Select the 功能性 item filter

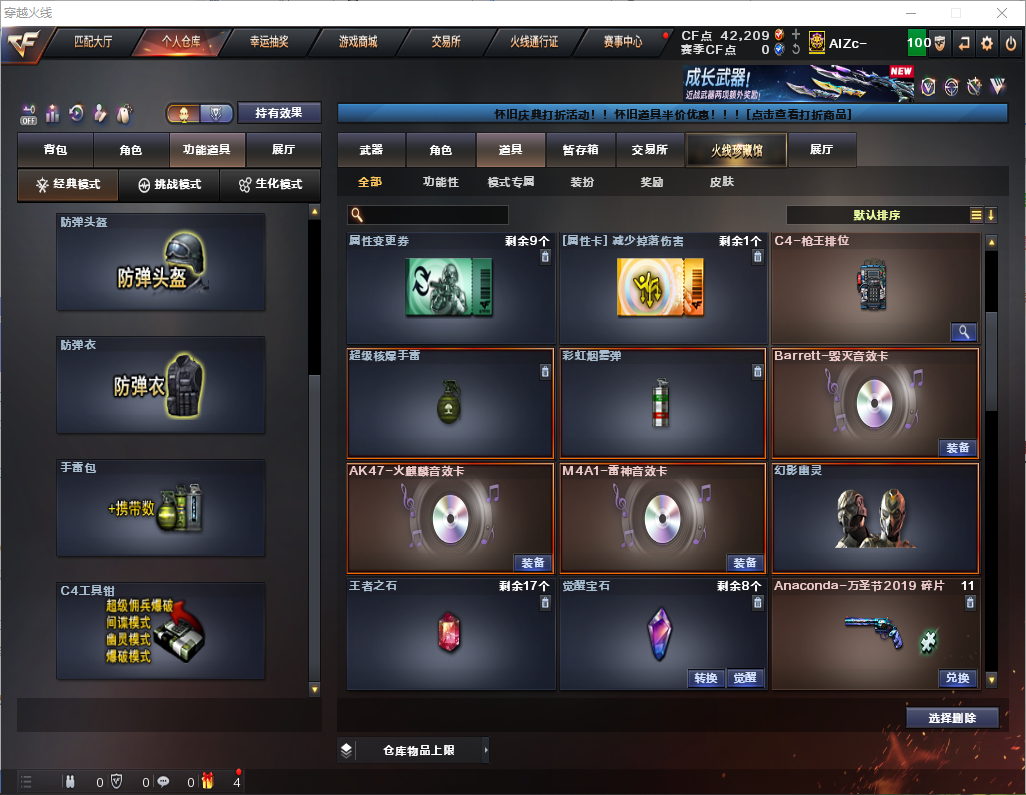click(440, 182)
